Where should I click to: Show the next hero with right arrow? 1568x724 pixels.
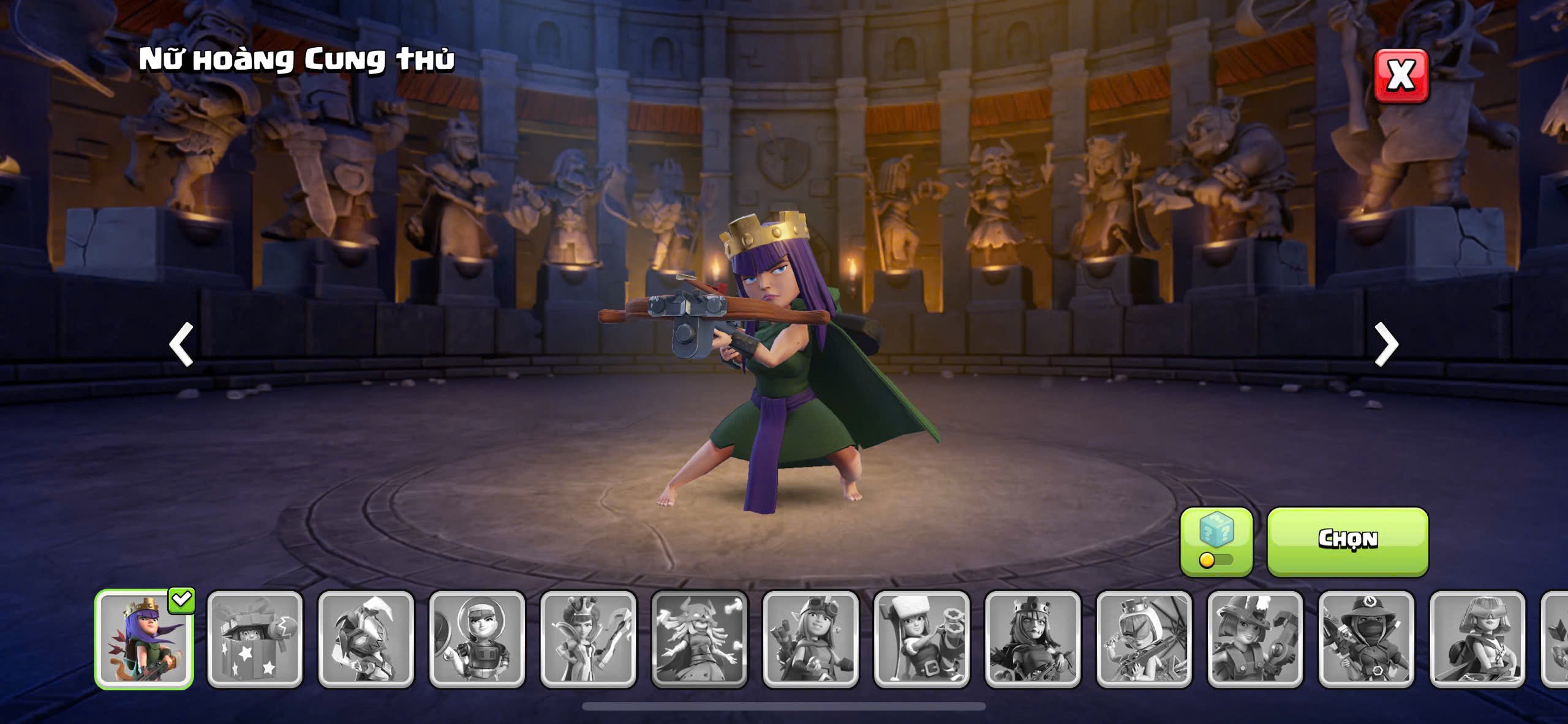tap(1387, 344)
